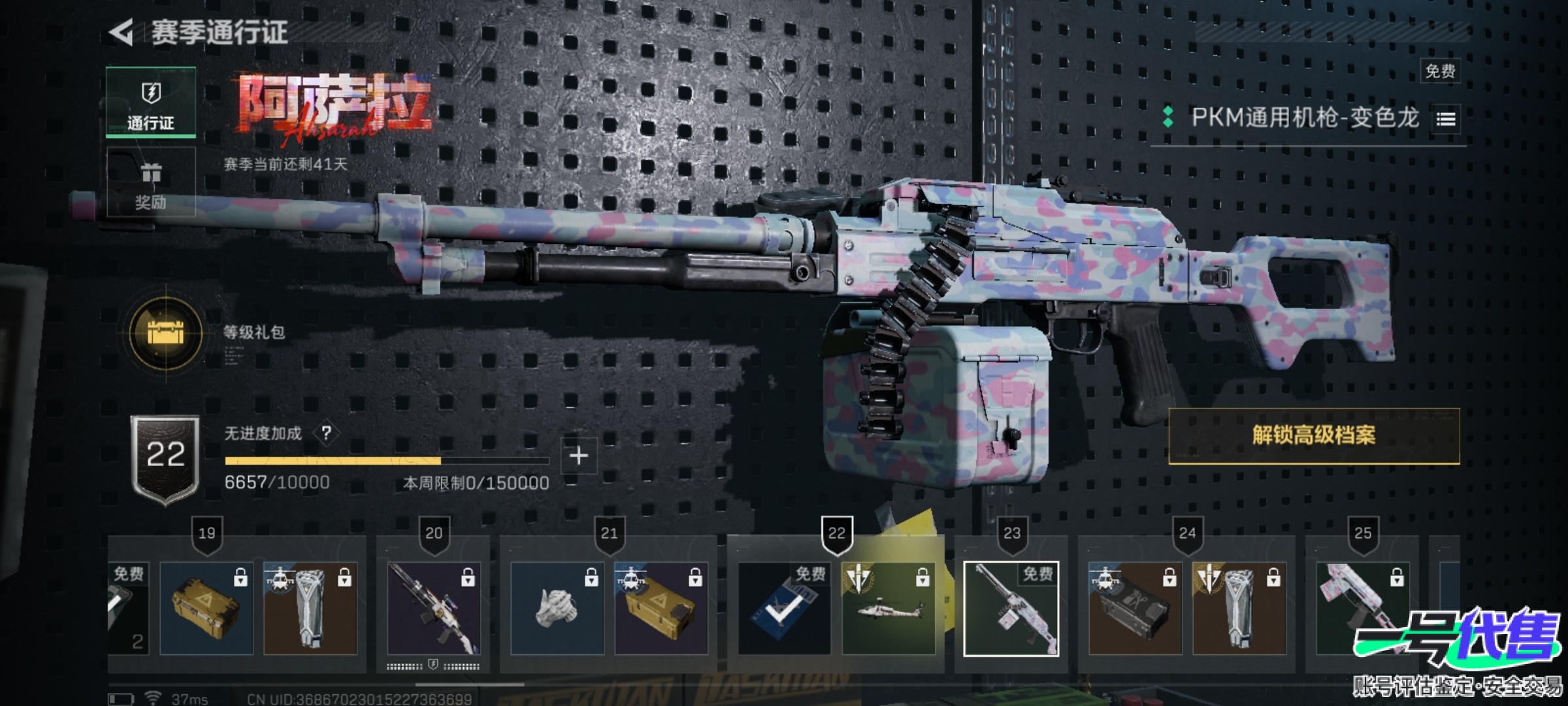Viewport: 1568px width, 706px height.
Task: Switch to the 通行证 tab
Action: (x=151, y=102)
